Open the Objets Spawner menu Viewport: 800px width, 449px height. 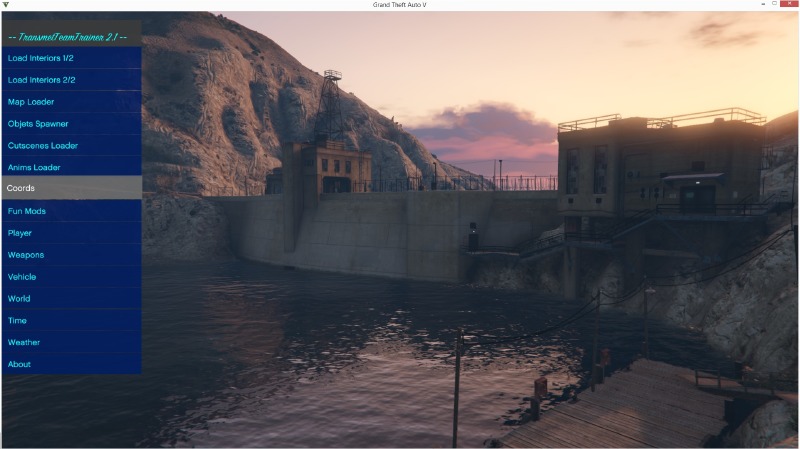click(70, 124)
